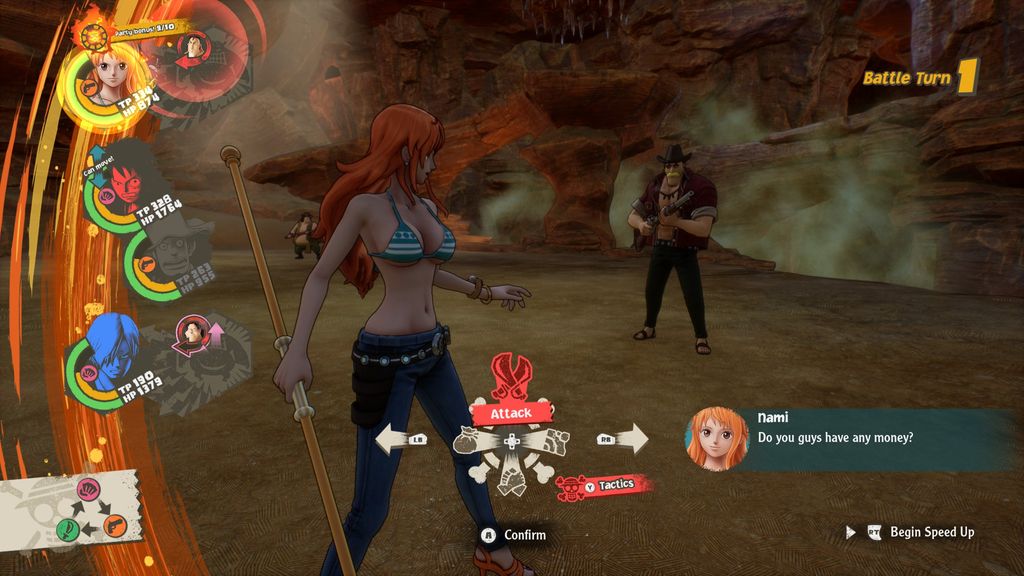
Task: Click the pink fist type icon
Action: tap(86, 490)
